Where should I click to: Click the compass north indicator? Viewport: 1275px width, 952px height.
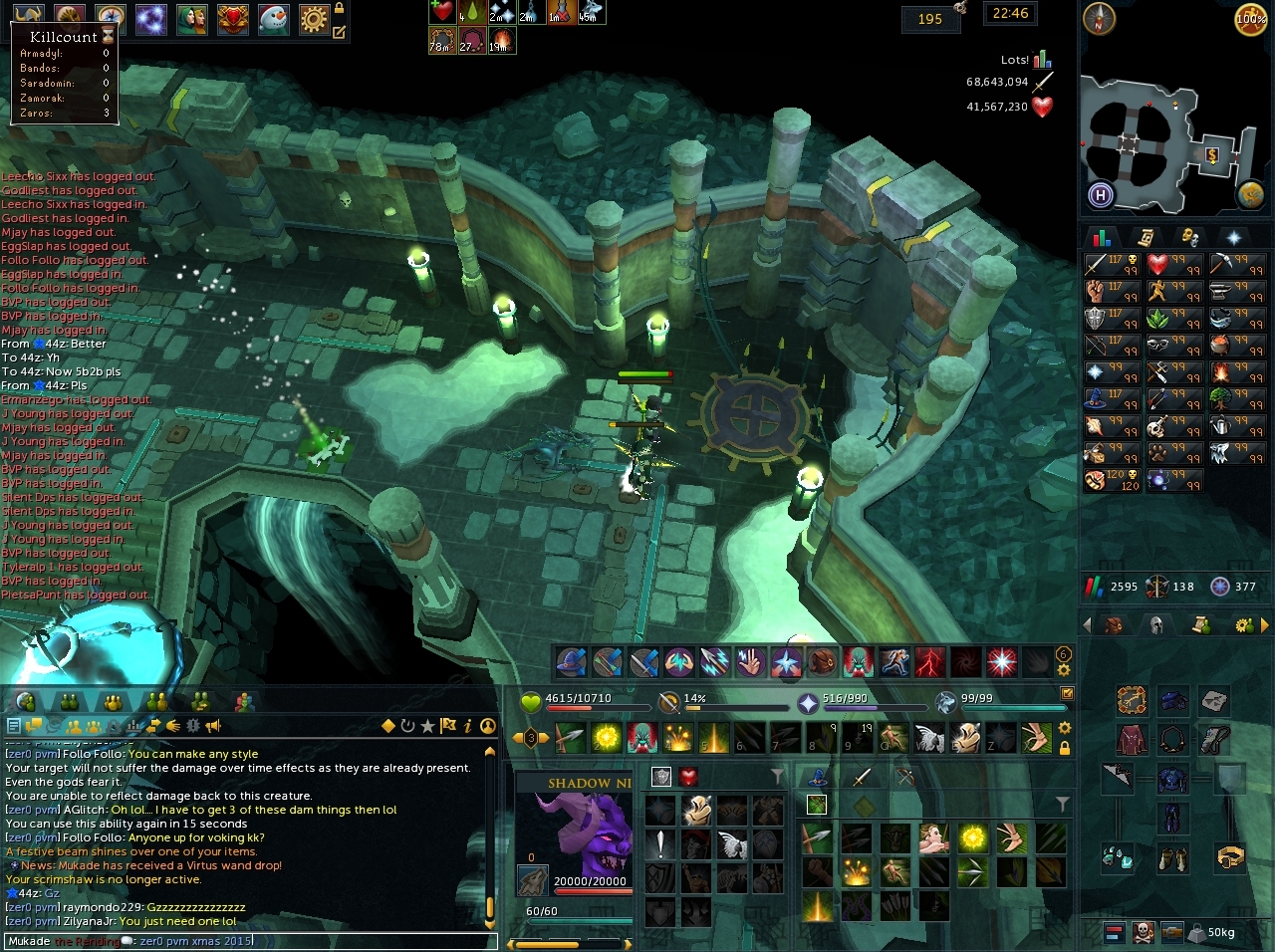[x=1100, y=18]
